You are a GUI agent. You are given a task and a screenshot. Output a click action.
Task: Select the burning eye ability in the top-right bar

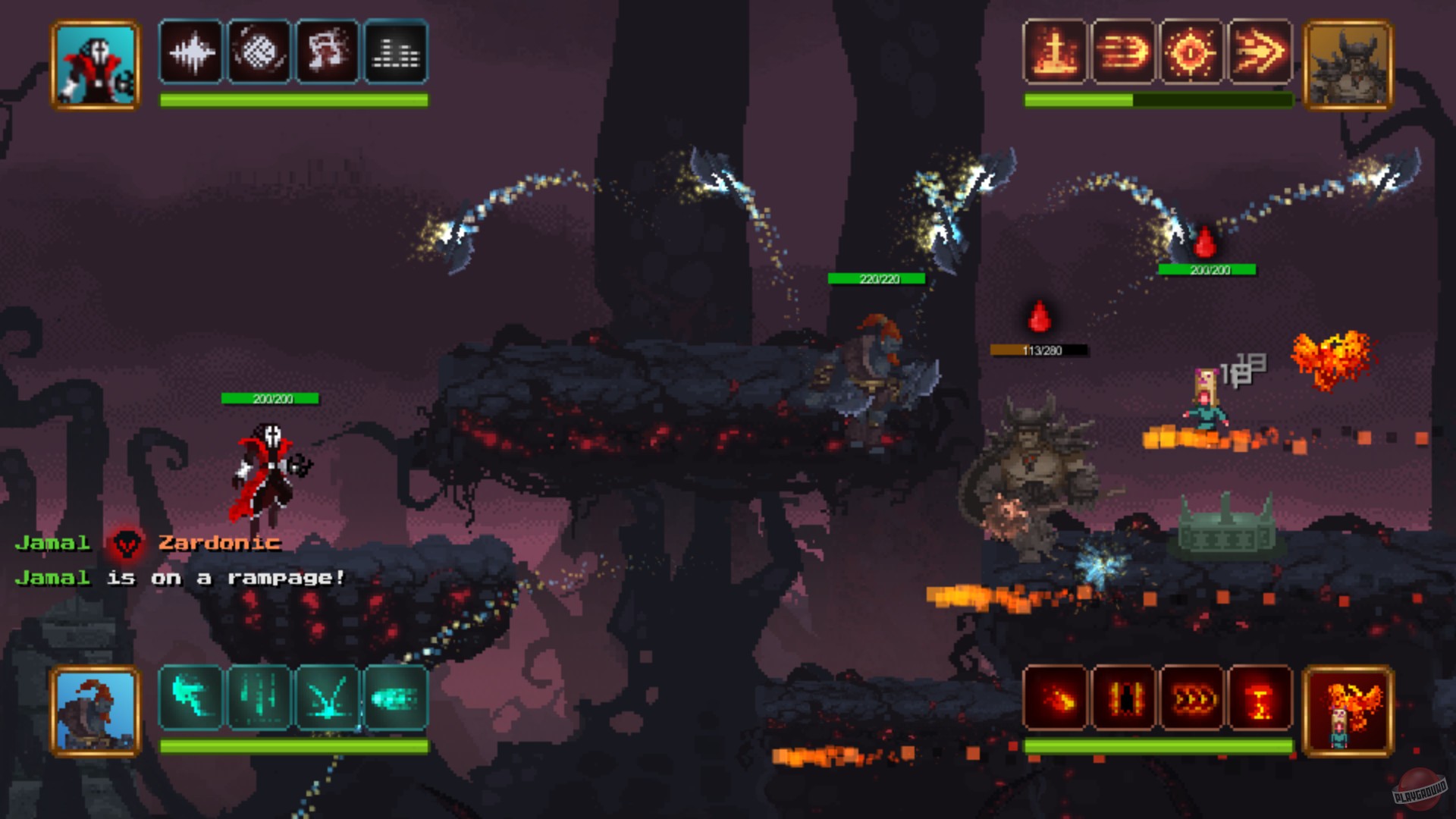click(1191, 52)
